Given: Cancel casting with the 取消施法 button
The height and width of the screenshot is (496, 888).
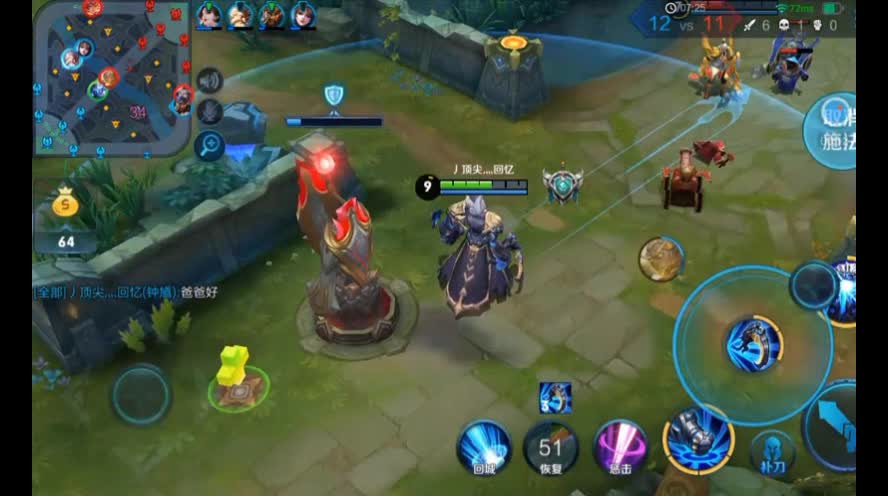Looking at the screenshot, I should [x=833, y=125].
